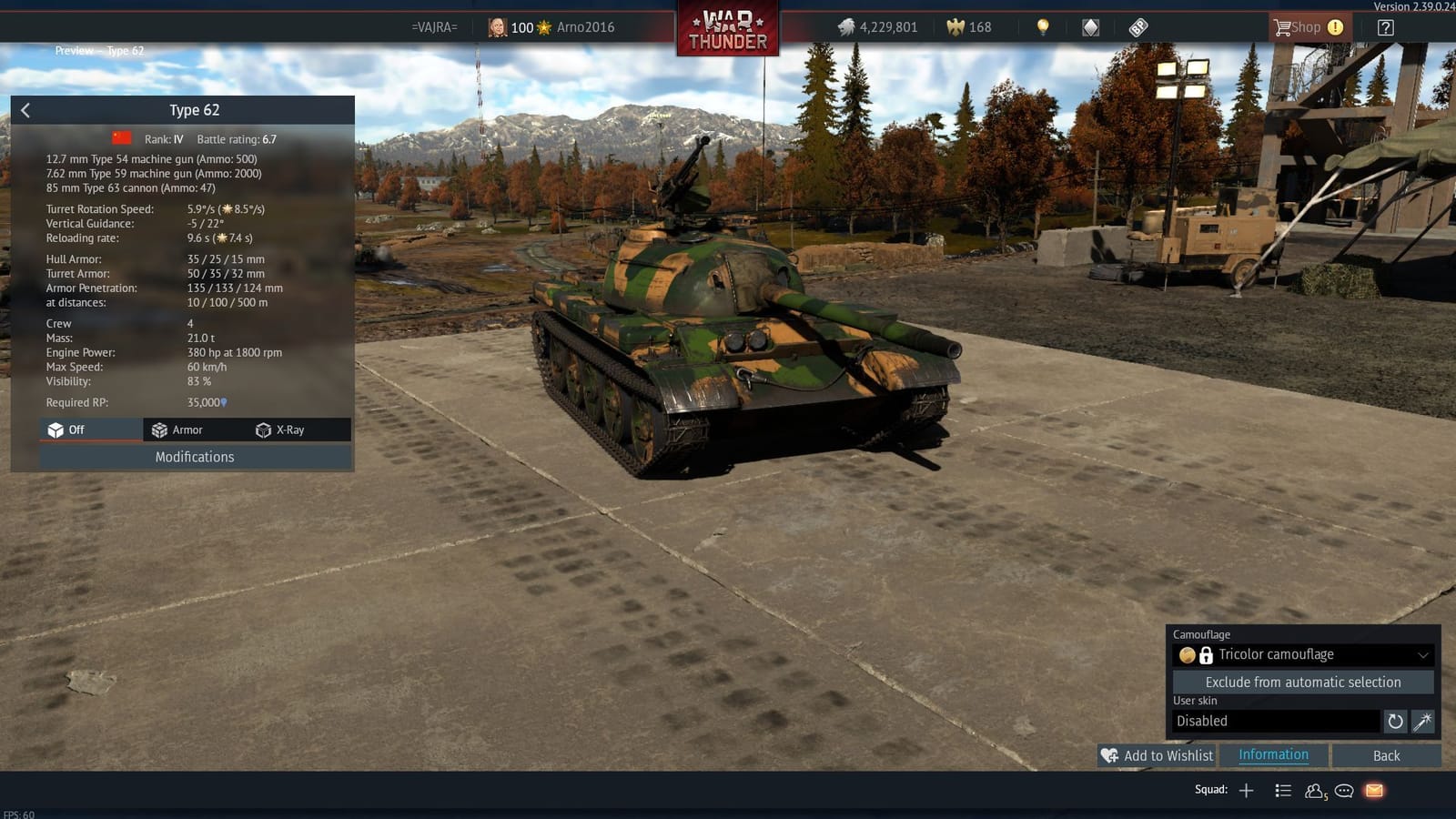The width and height of the screenshot is (1456, 819).
Task: Click the Arno2016 player avatar
Action: click(x=497, y=27)
